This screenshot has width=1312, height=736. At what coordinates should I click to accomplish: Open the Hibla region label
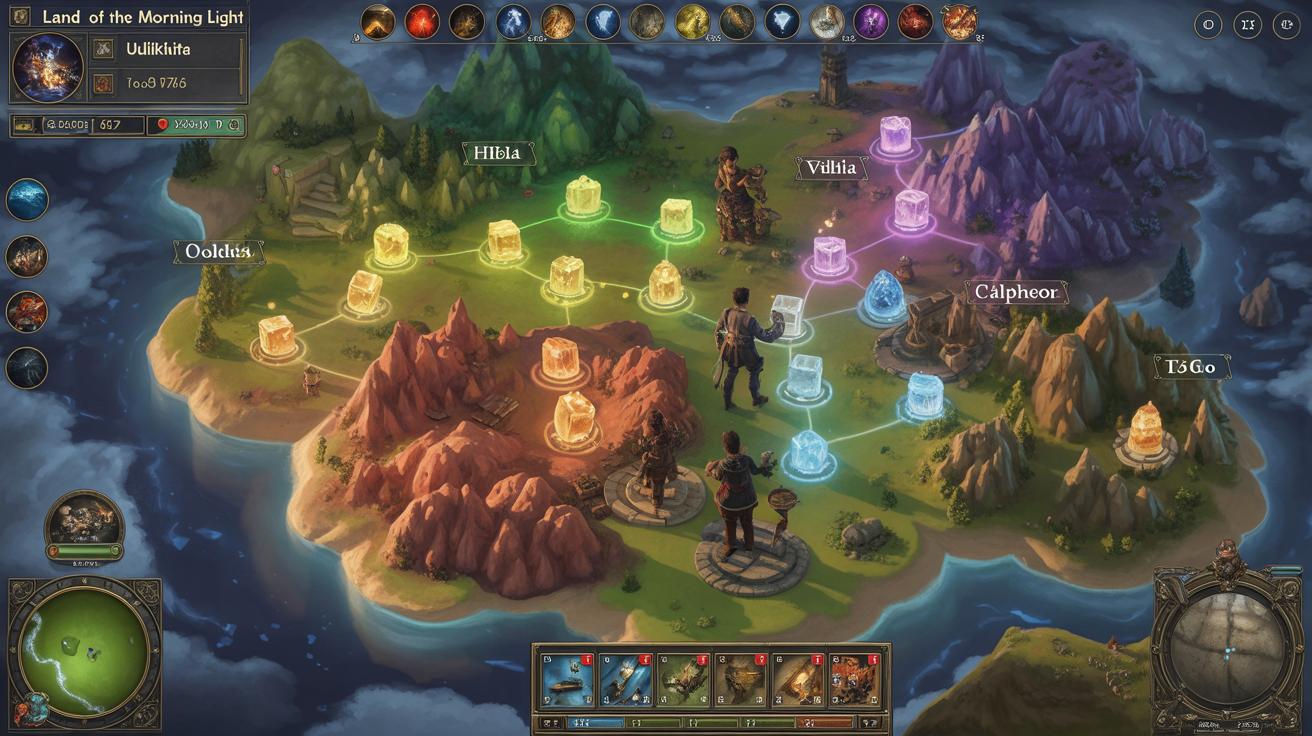click(x=498, y=153)
